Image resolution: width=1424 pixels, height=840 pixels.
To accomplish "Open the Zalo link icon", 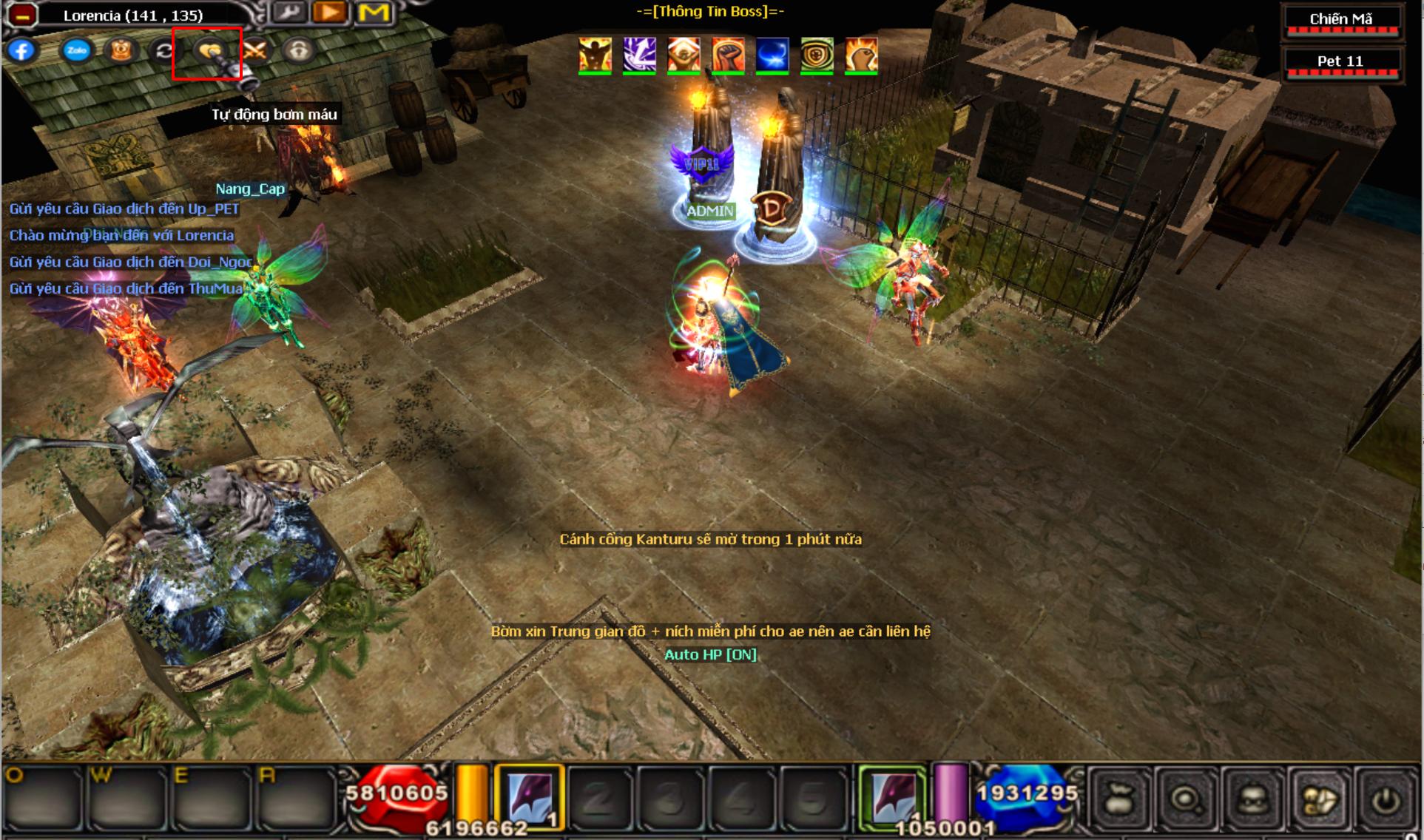I will pos(77,50).
